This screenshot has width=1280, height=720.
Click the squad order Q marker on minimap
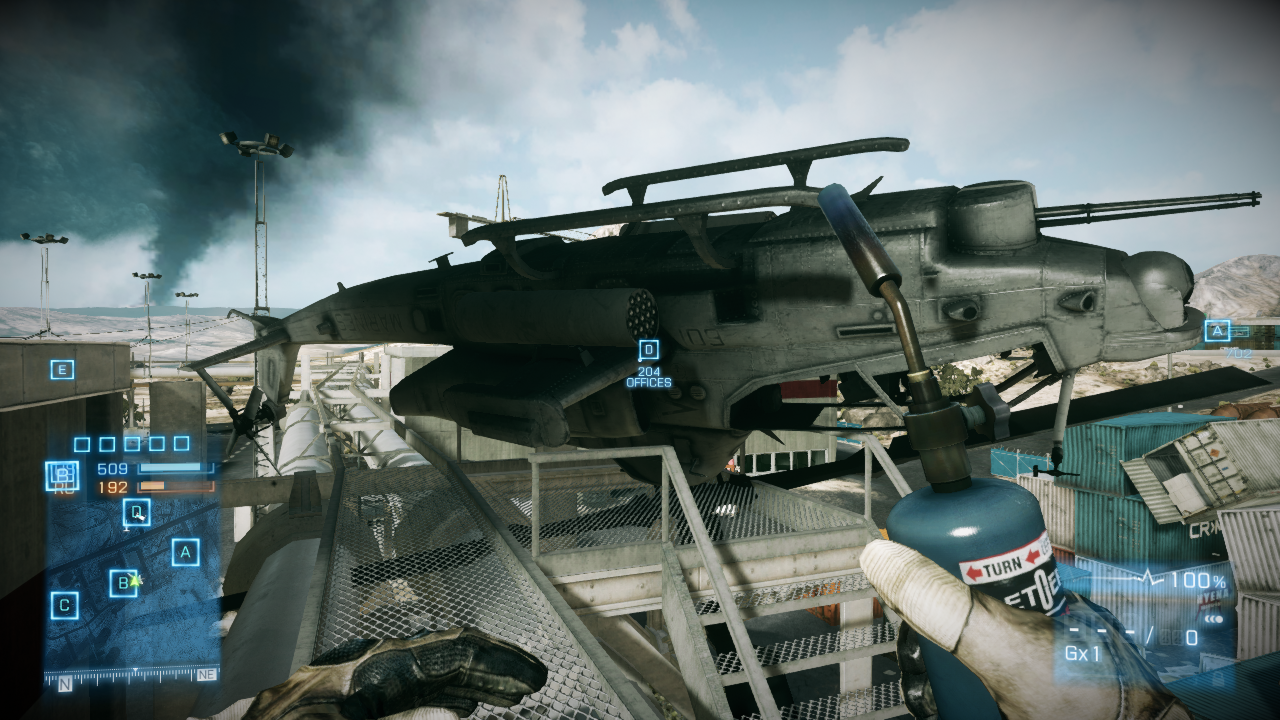coord(134,512)
